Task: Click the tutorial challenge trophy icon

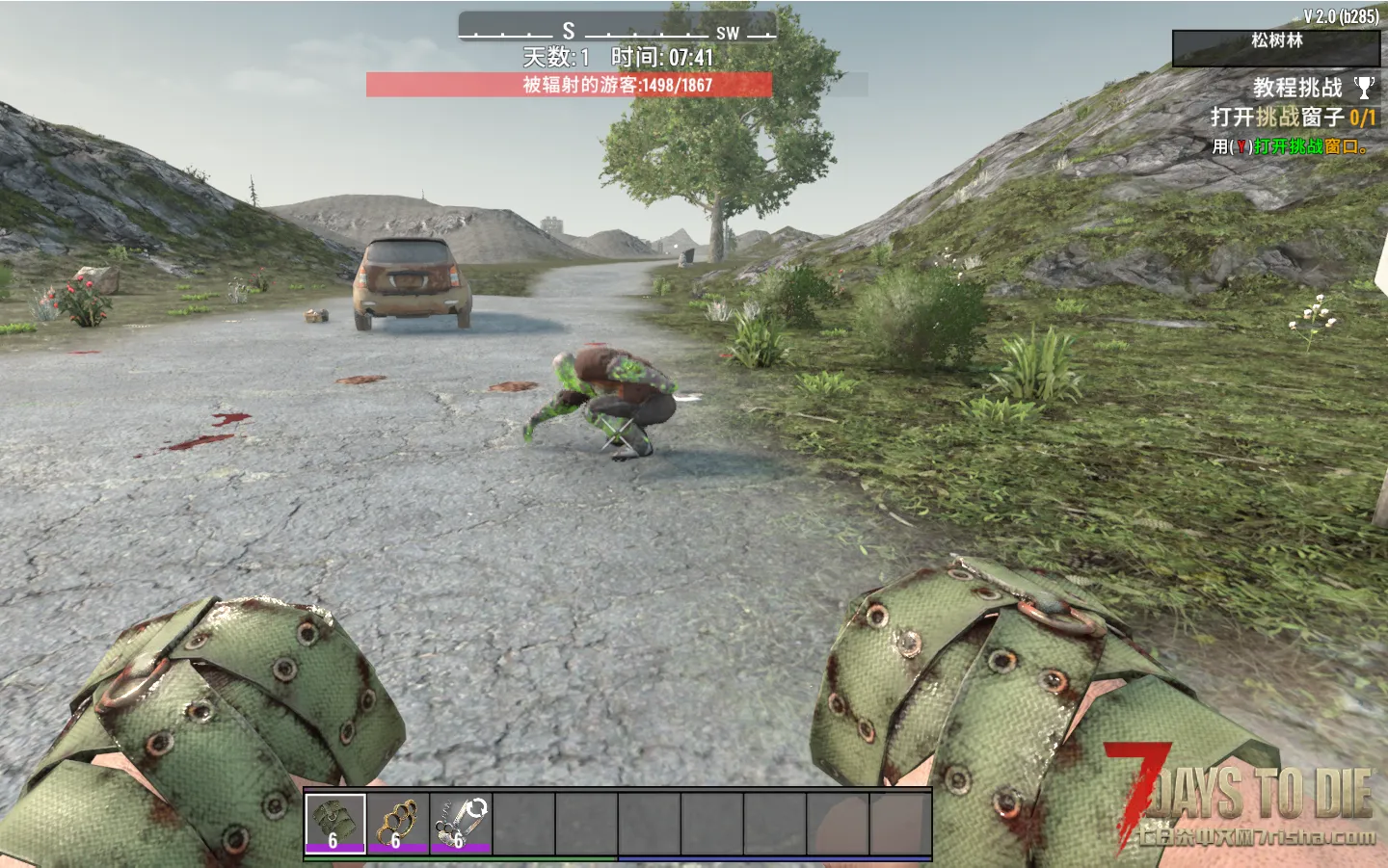Action: (x=1363, y=88)
